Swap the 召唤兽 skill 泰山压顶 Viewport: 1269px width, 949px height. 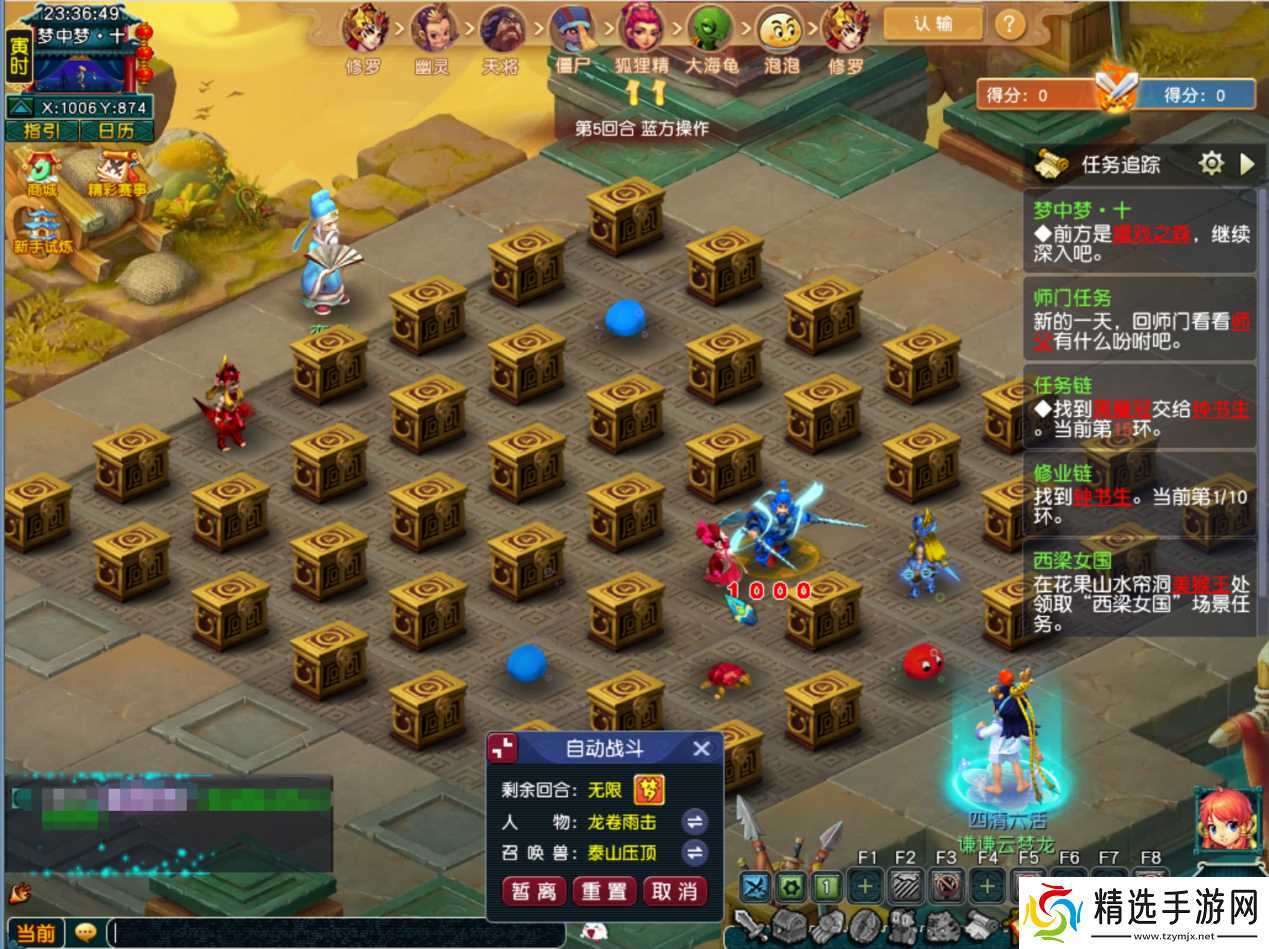[694, 853]
